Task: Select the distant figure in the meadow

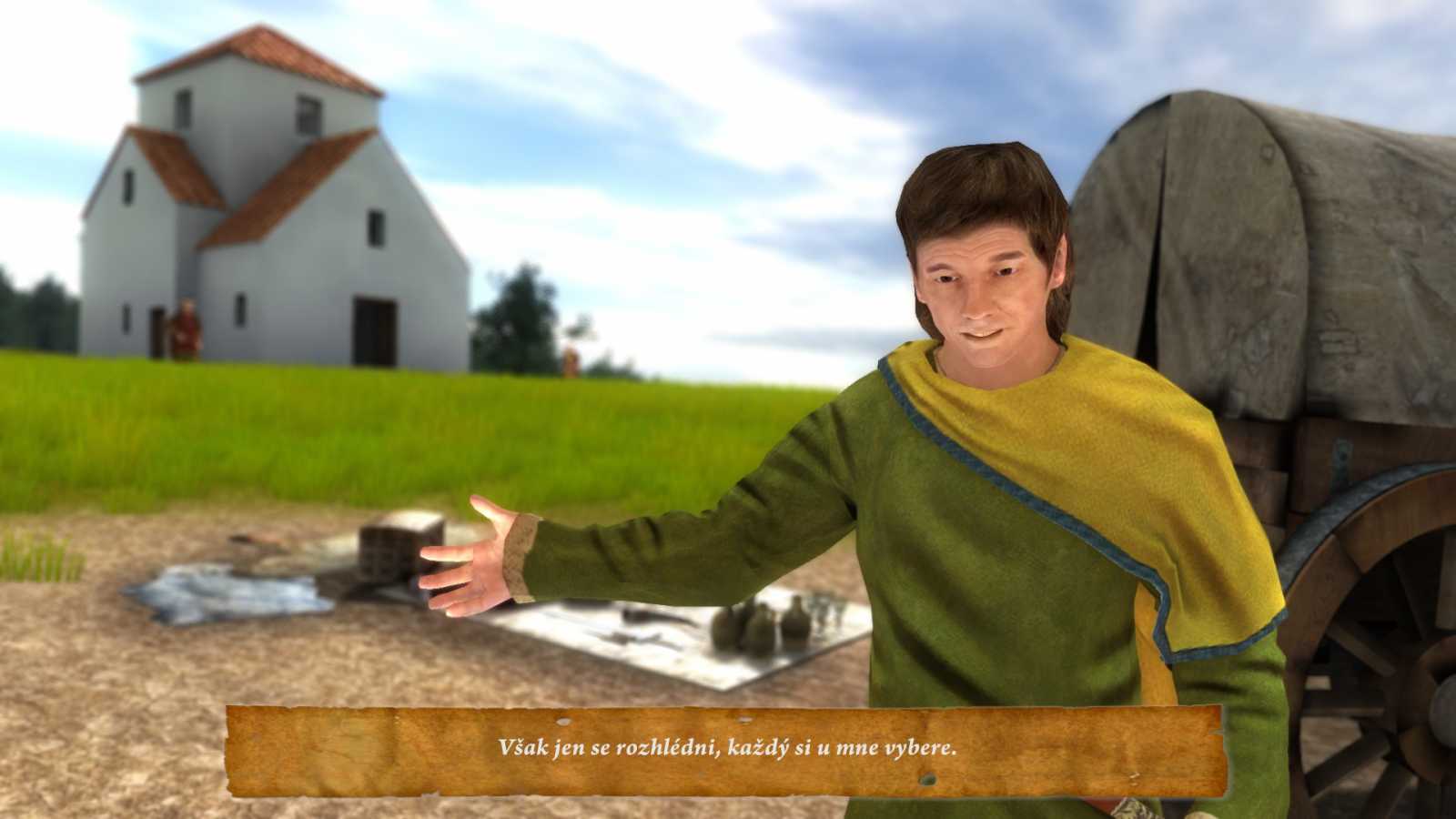Action: pos(571,359)
